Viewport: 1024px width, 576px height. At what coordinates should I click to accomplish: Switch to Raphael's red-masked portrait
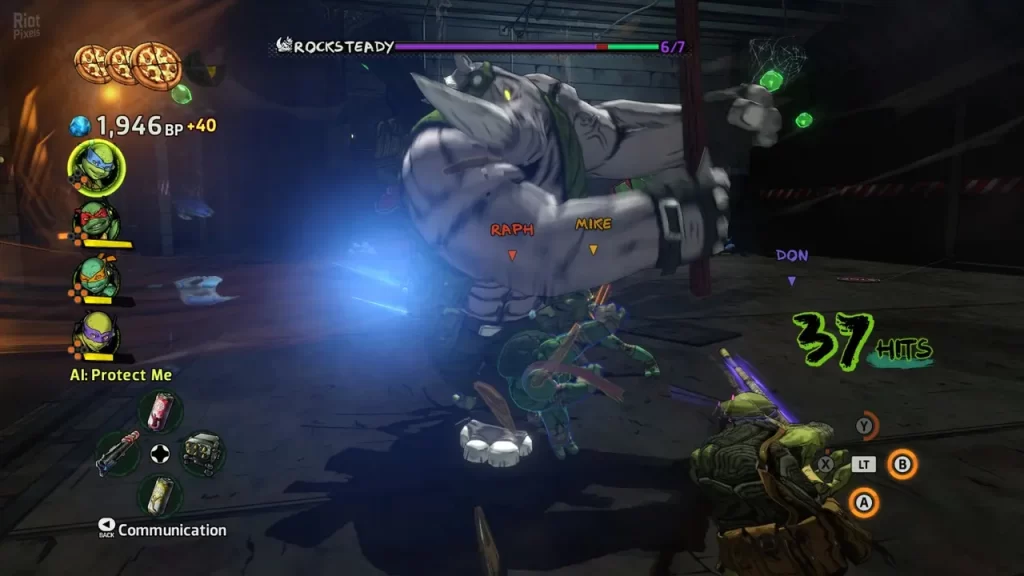click(x=96, y=221)
